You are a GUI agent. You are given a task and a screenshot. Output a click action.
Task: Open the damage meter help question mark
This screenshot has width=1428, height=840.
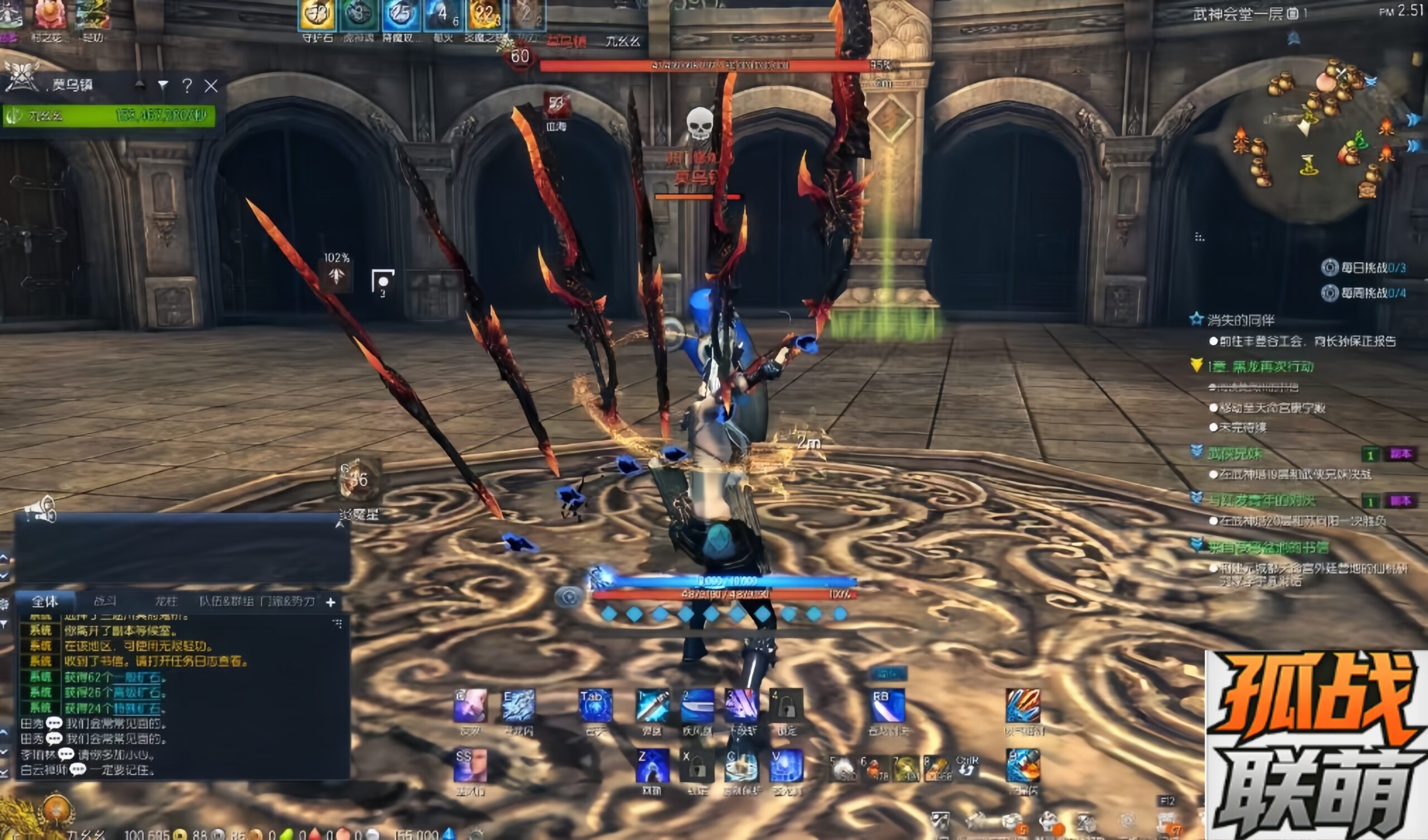click(187, 85)
